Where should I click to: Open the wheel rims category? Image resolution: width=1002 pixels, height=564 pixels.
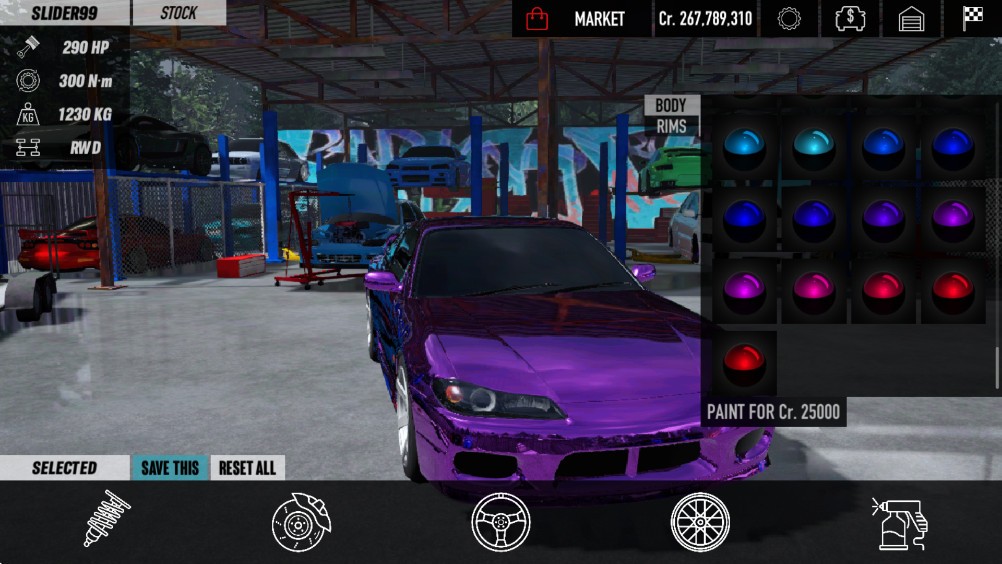[x=700, y=522]
